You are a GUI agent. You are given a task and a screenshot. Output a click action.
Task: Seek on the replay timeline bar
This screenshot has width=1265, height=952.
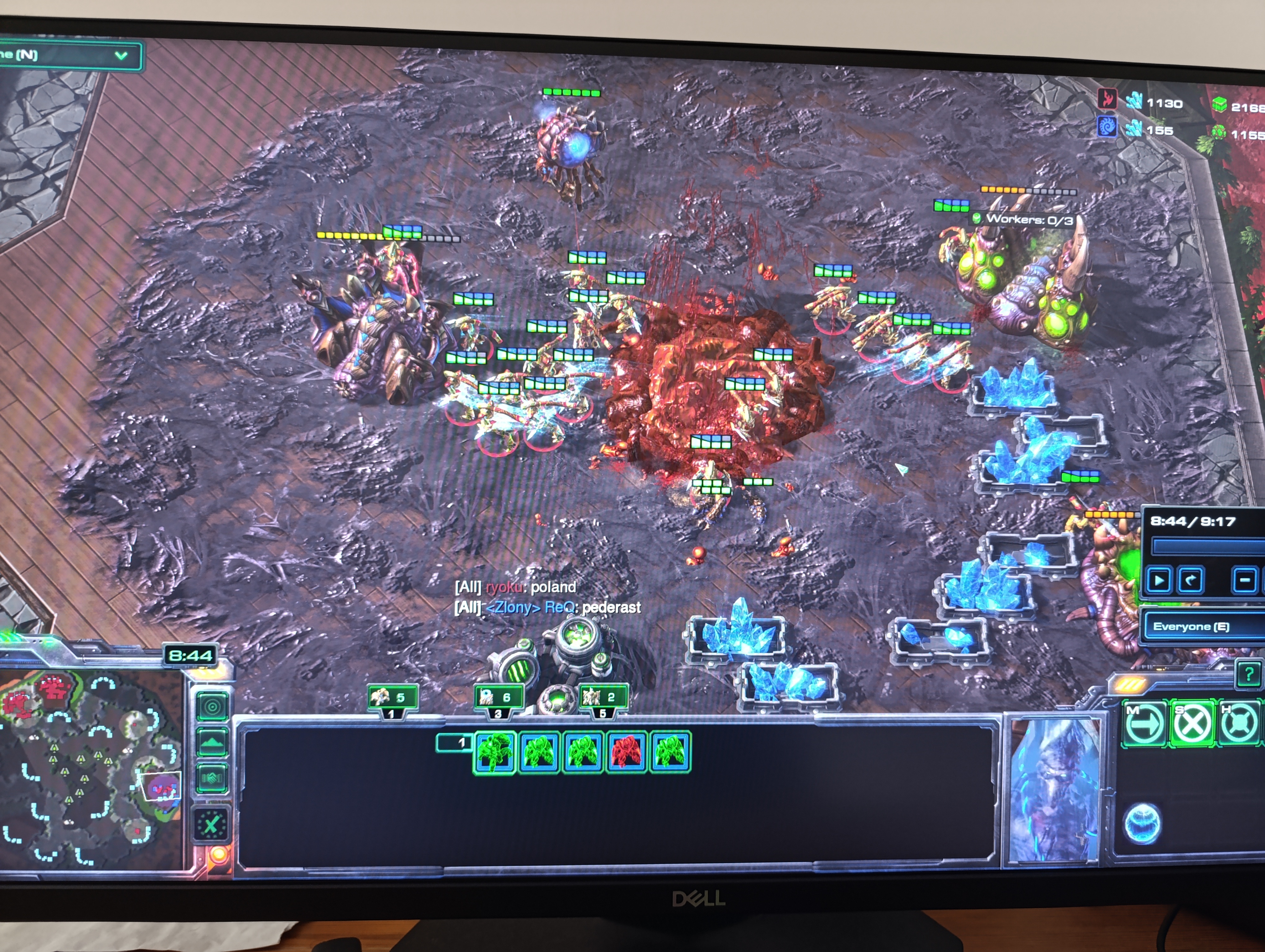1207,547
